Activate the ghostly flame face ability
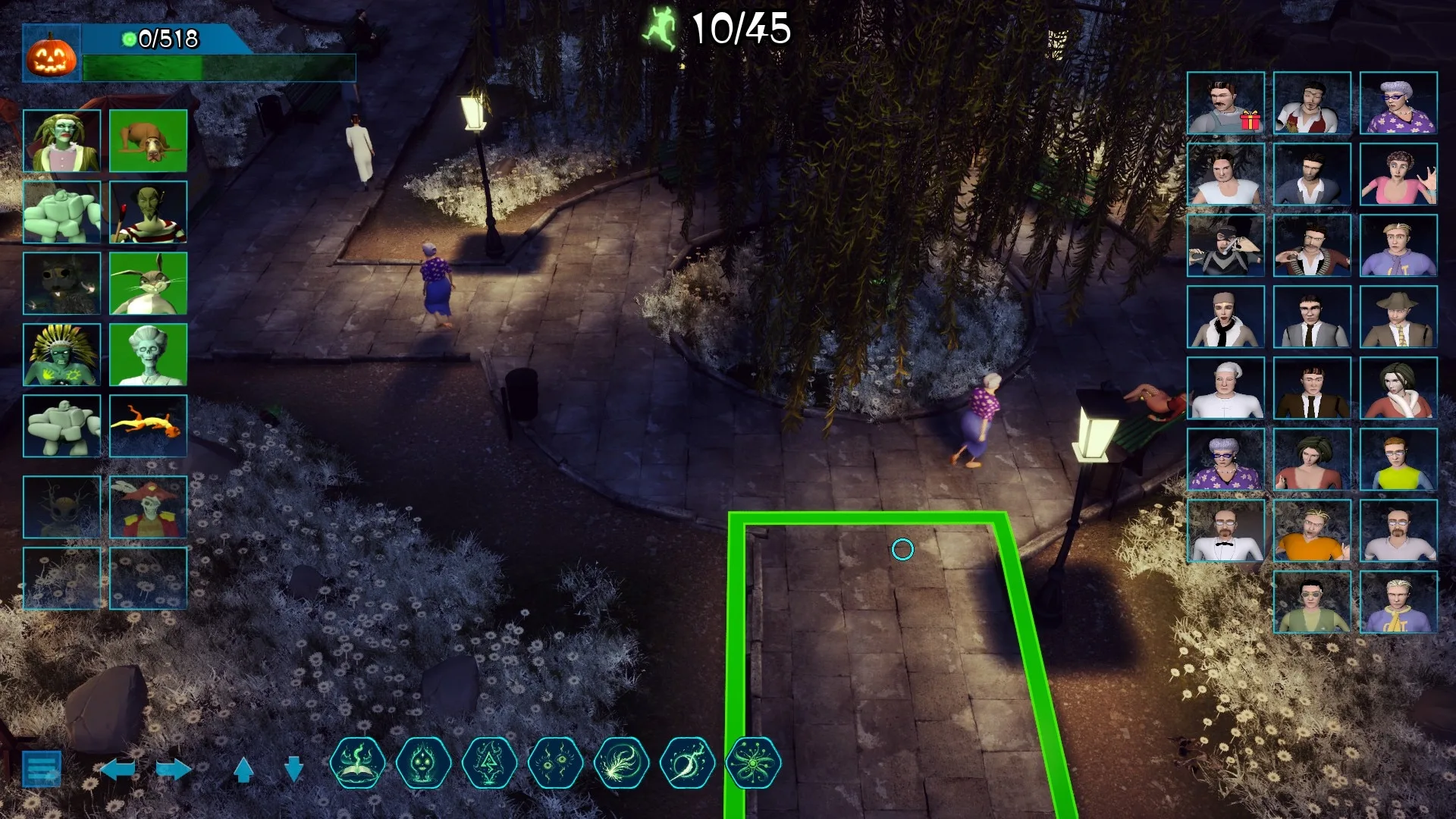 point(424,763)
